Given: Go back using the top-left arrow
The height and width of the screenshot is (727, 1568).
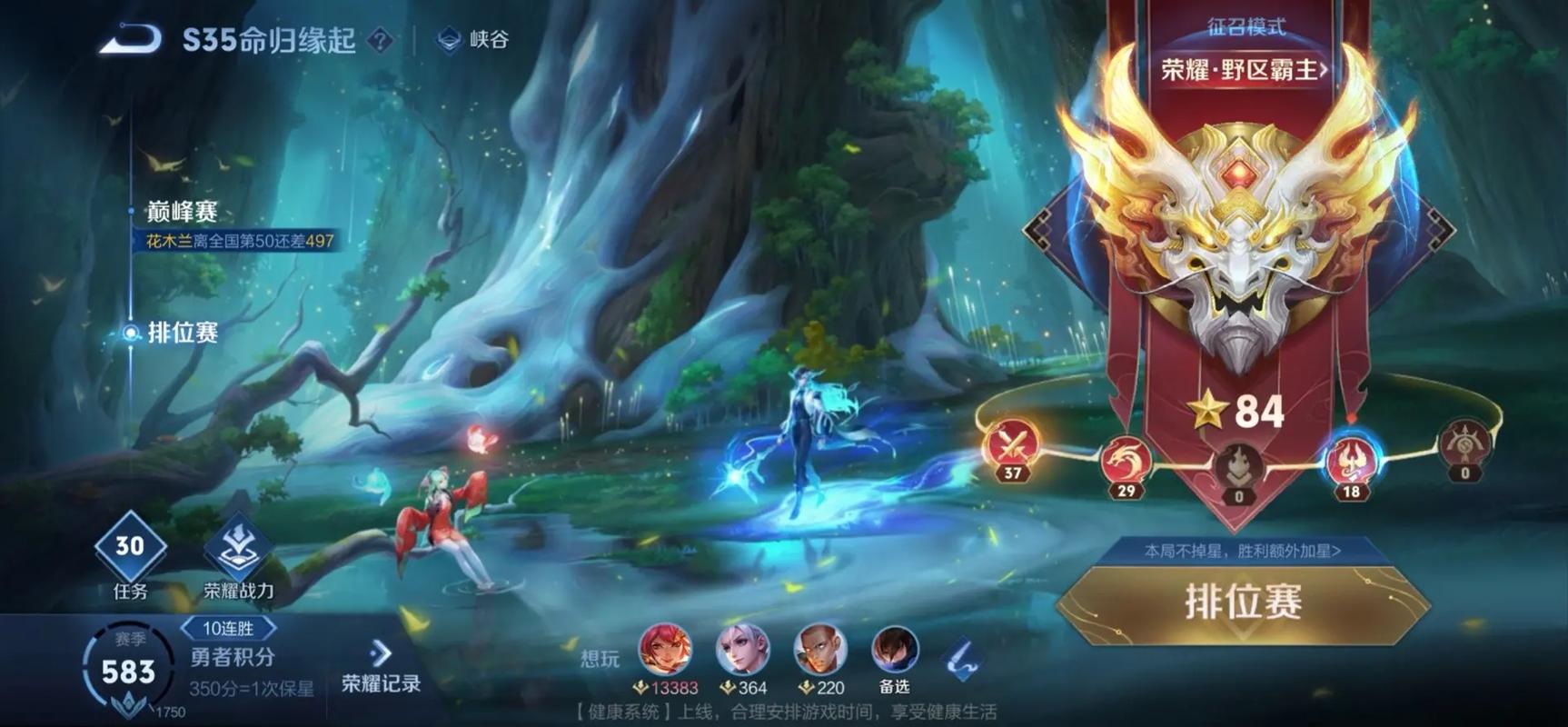Looking at the screenshot, I should coord(130,40).
